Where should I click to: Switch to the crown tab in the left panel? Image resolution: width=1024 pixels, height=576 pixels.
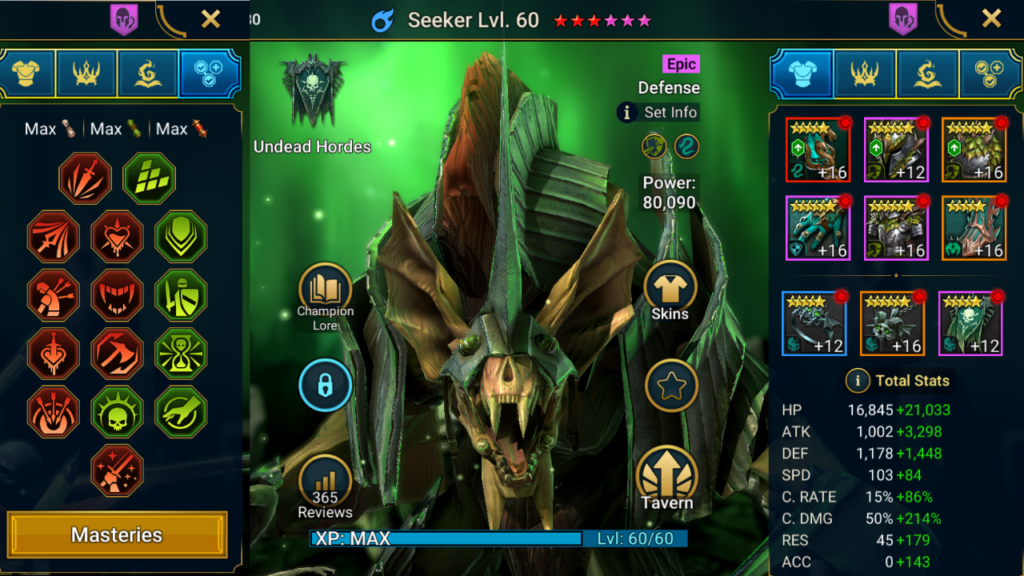(x=86, y=73)
